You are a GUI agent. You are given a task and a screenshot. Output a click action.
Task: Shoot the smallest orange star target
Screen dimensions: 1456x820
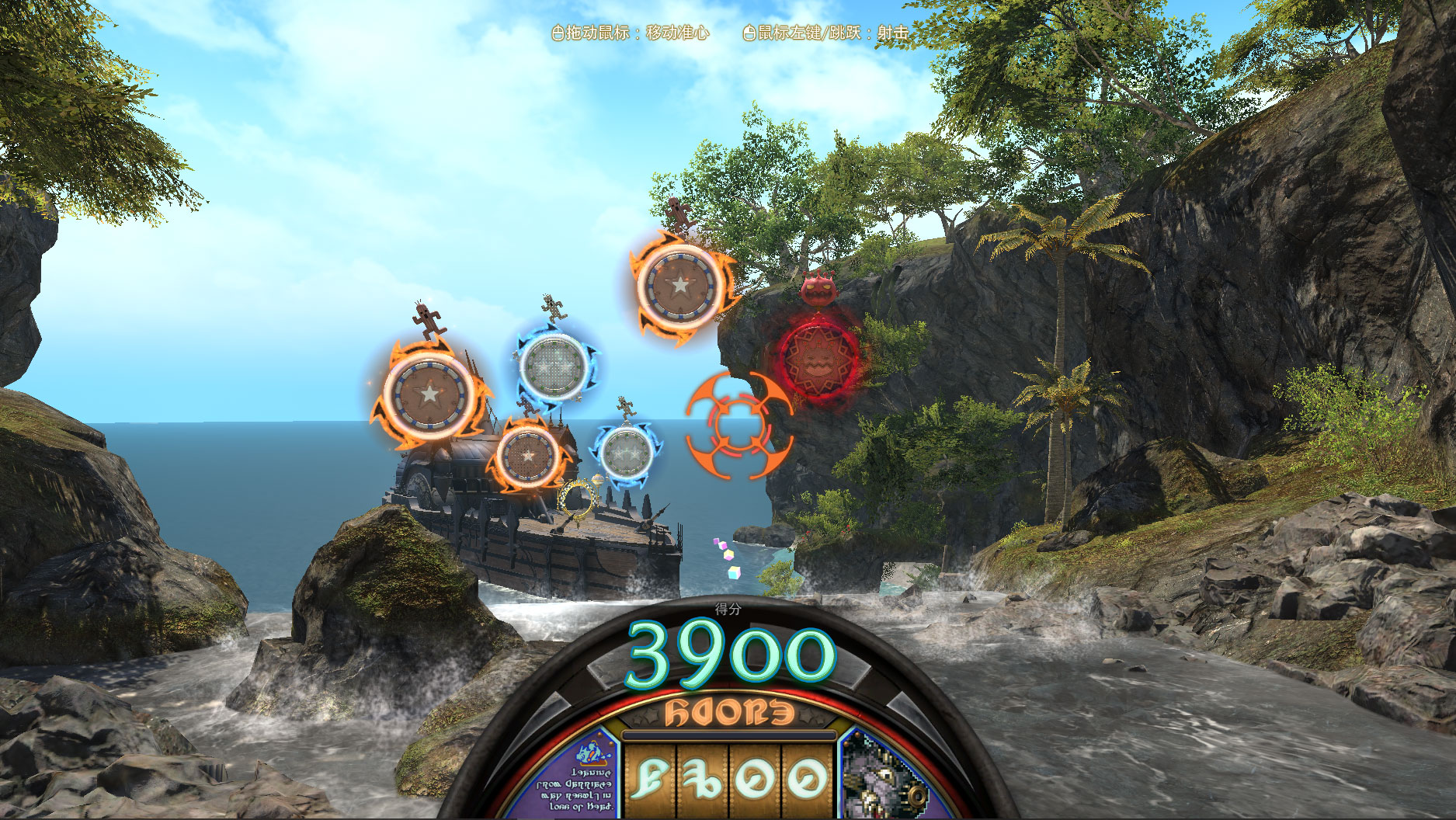pos(528,454)
